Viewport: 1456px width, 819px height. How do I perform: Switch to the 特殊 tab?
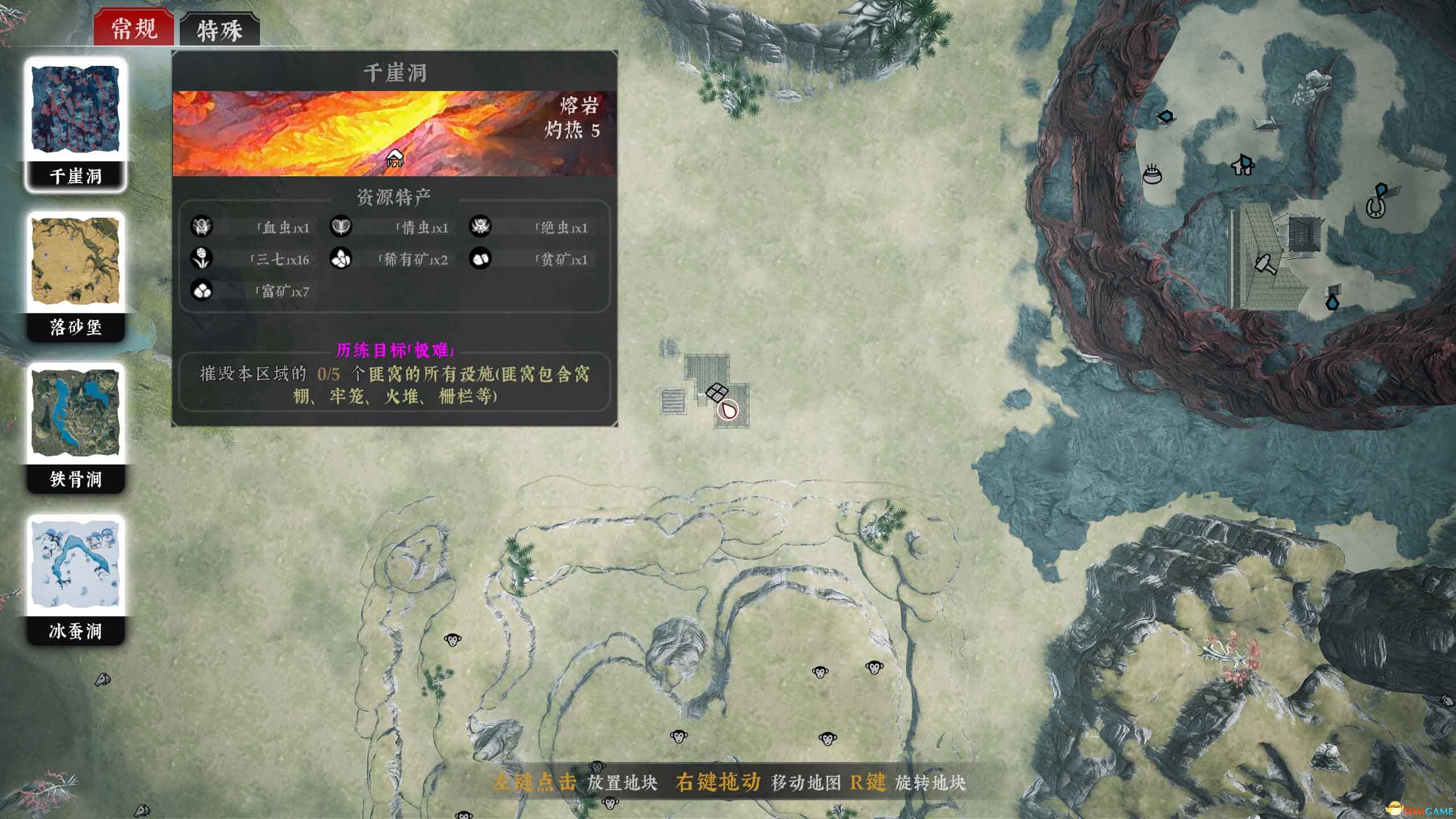coord(220,31)
